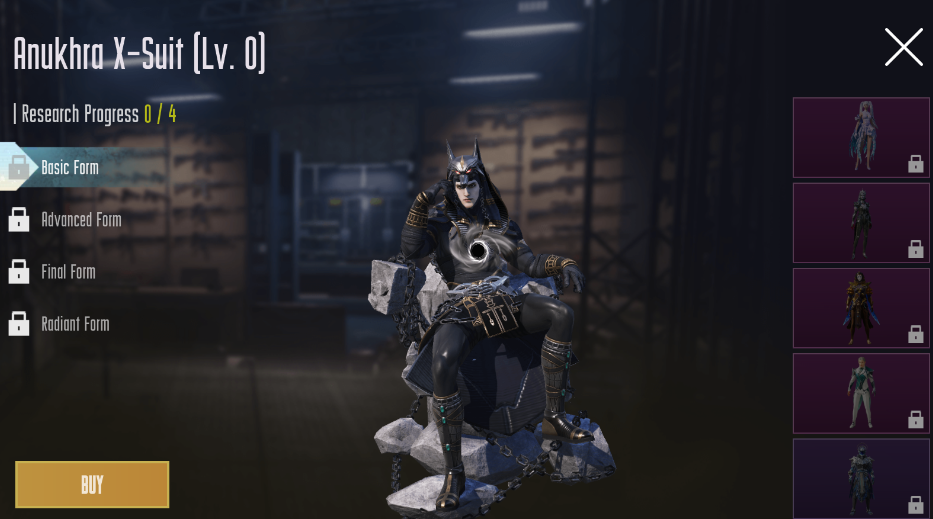Select the white-haired outfit thumbnail
The height and width of the screenshot is (519, 933).
[860, 138]
